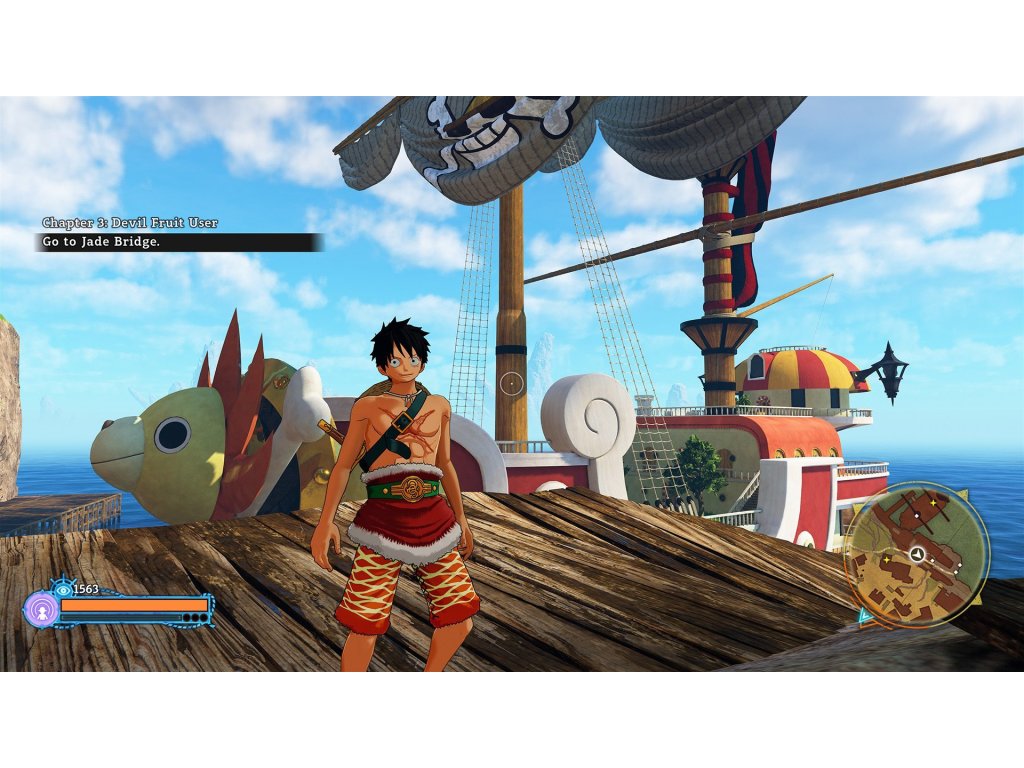The width and height of the screenshot is (1024, 768).
Task: Open the circular minimap
Action: (x=916, y=554)
